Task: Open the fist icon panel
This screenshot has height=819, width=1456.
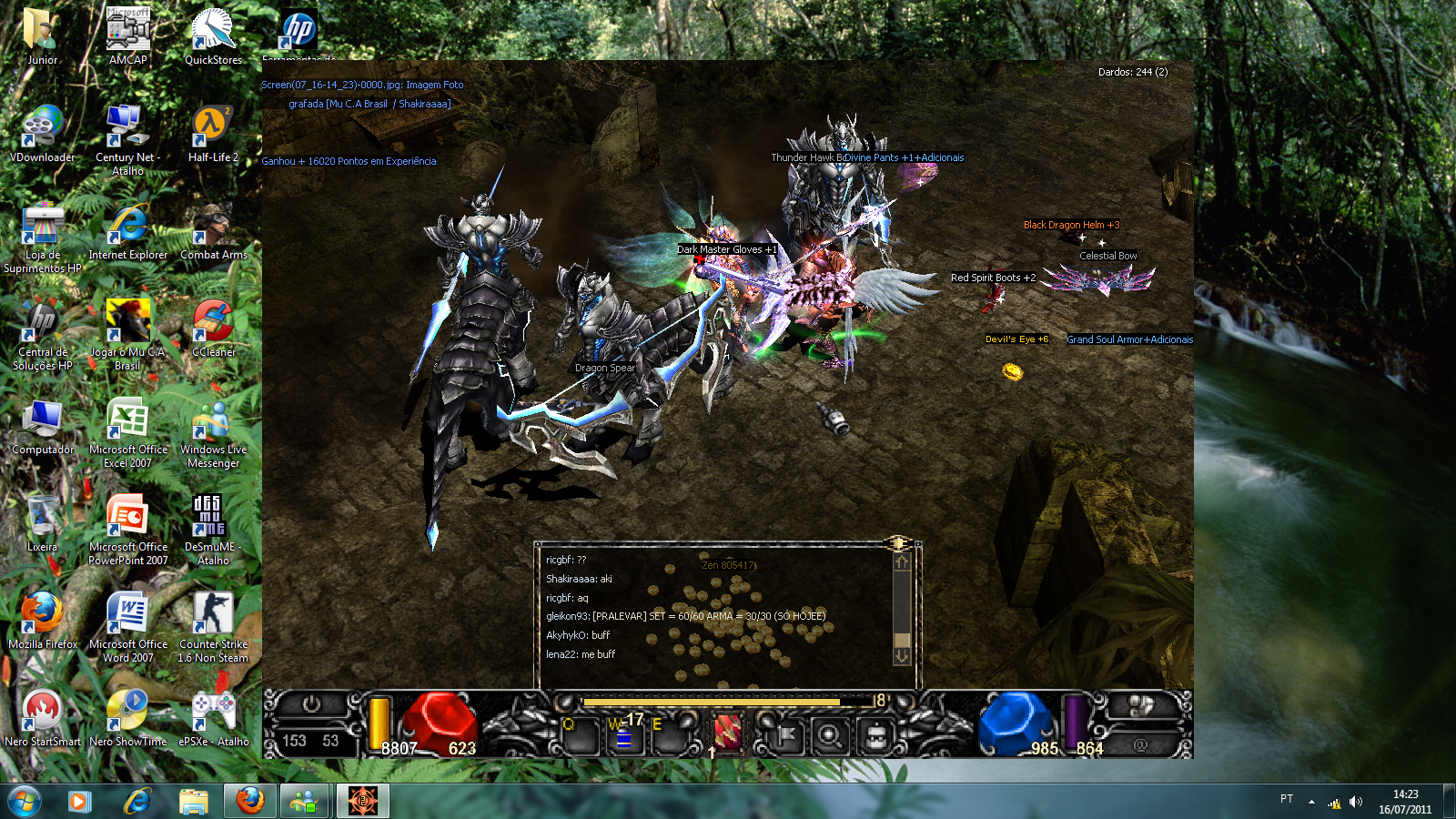Action: click(1141, 705)
